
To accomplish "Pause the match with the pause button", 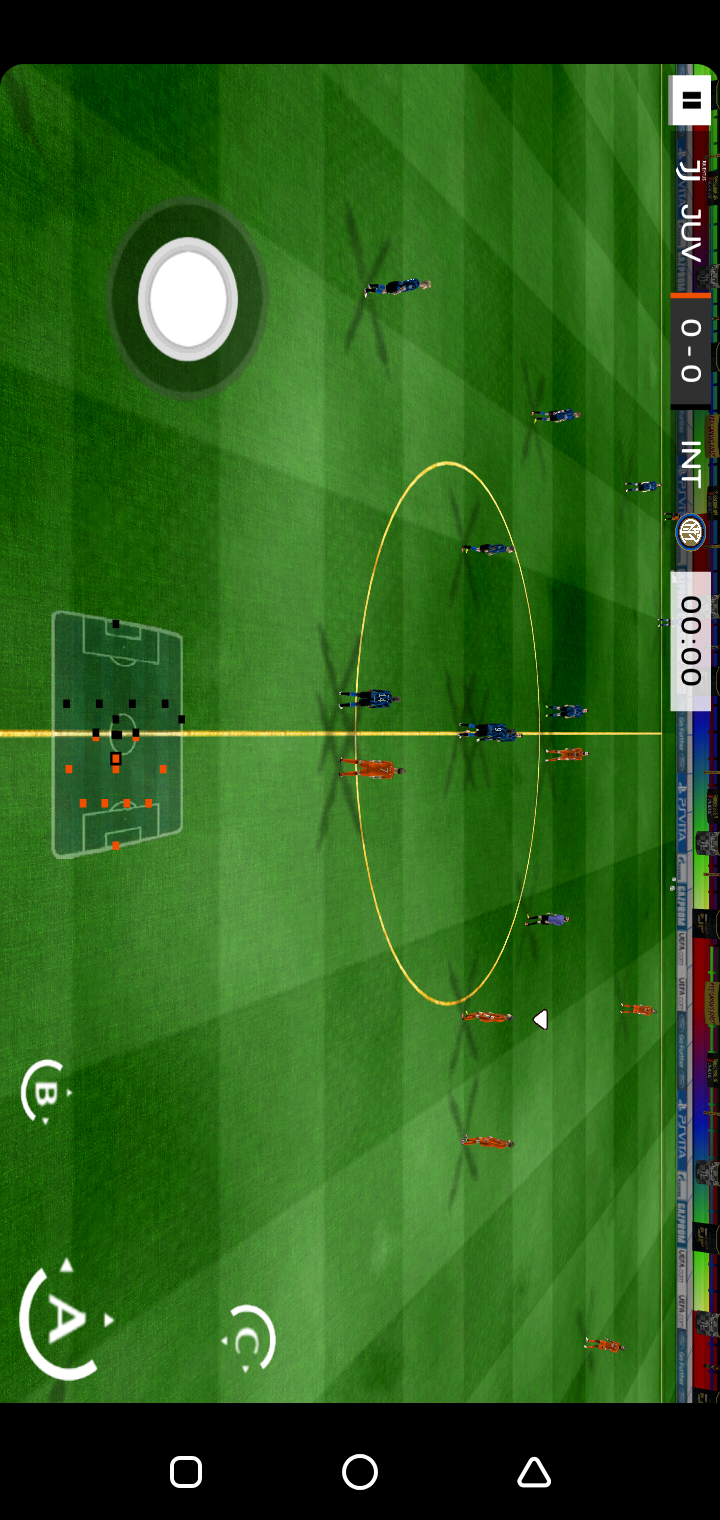I will click(x=690, y=100).
